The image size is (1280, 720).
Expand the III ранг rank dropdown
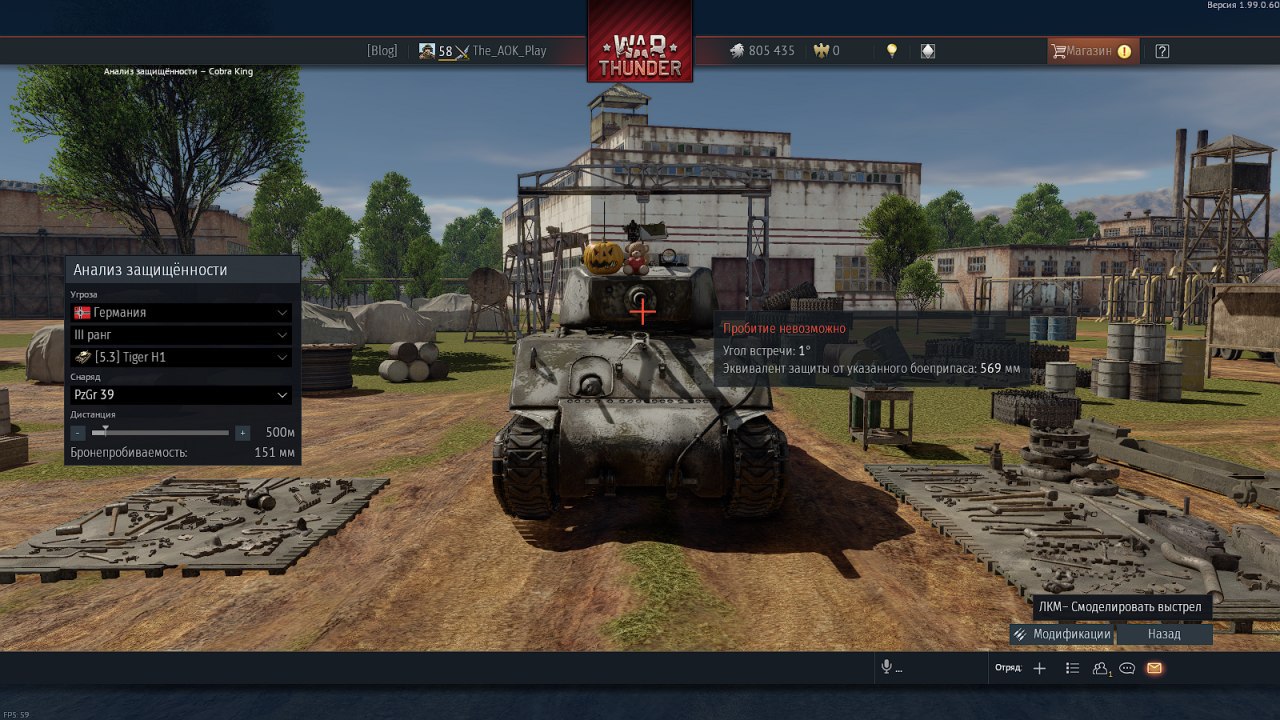pos(182,335)
